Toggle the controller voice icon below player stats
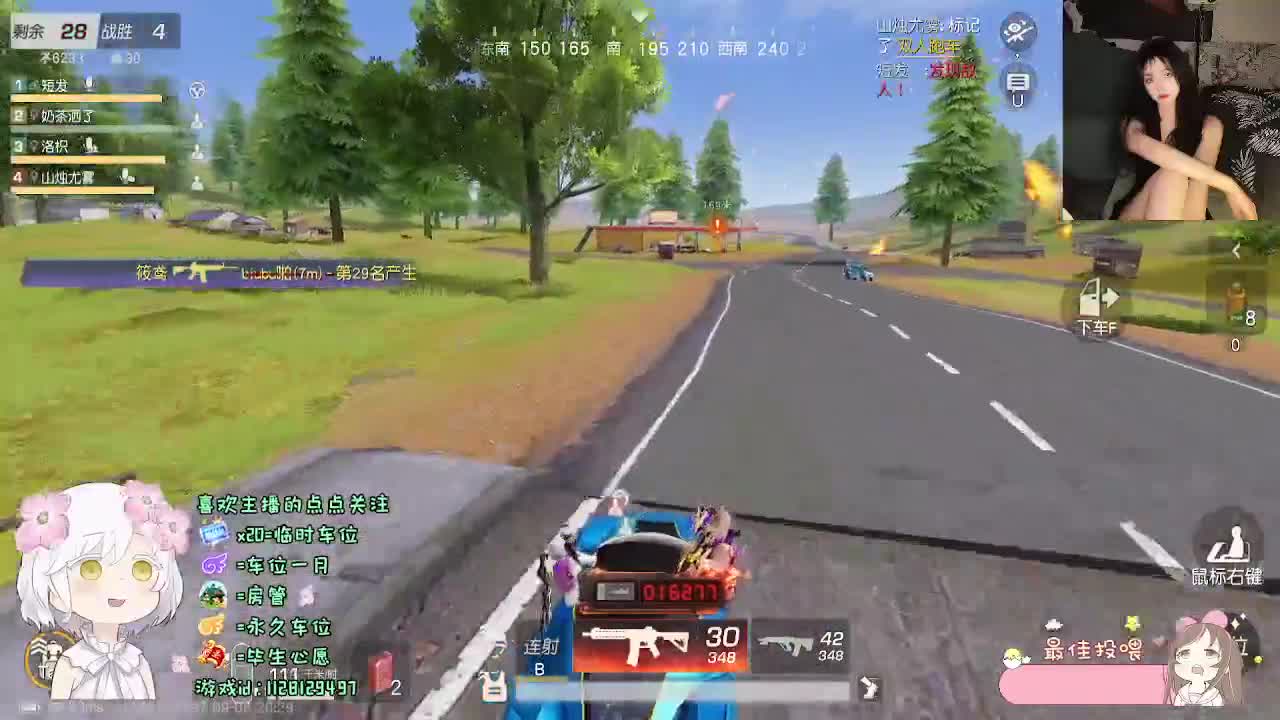This screenshot has height=720, width=1280. (x=197, y=91)
